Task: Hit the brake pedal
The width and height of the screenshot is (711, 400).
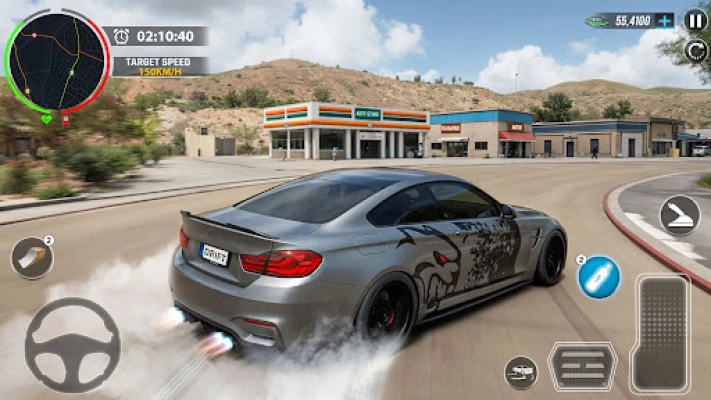Action: pyautogui.click(x=583, y=366)
